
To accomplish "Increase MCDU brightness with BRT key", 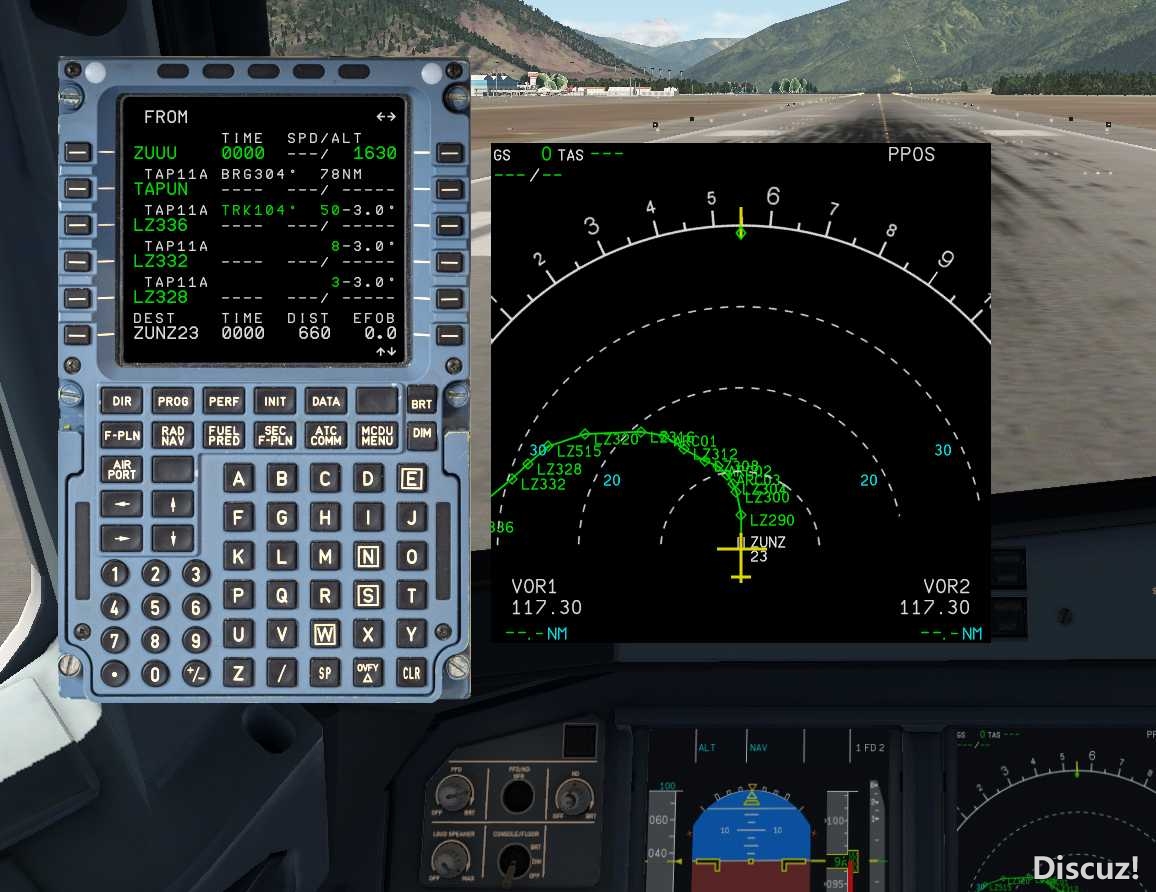I will (x=423, y=403).
